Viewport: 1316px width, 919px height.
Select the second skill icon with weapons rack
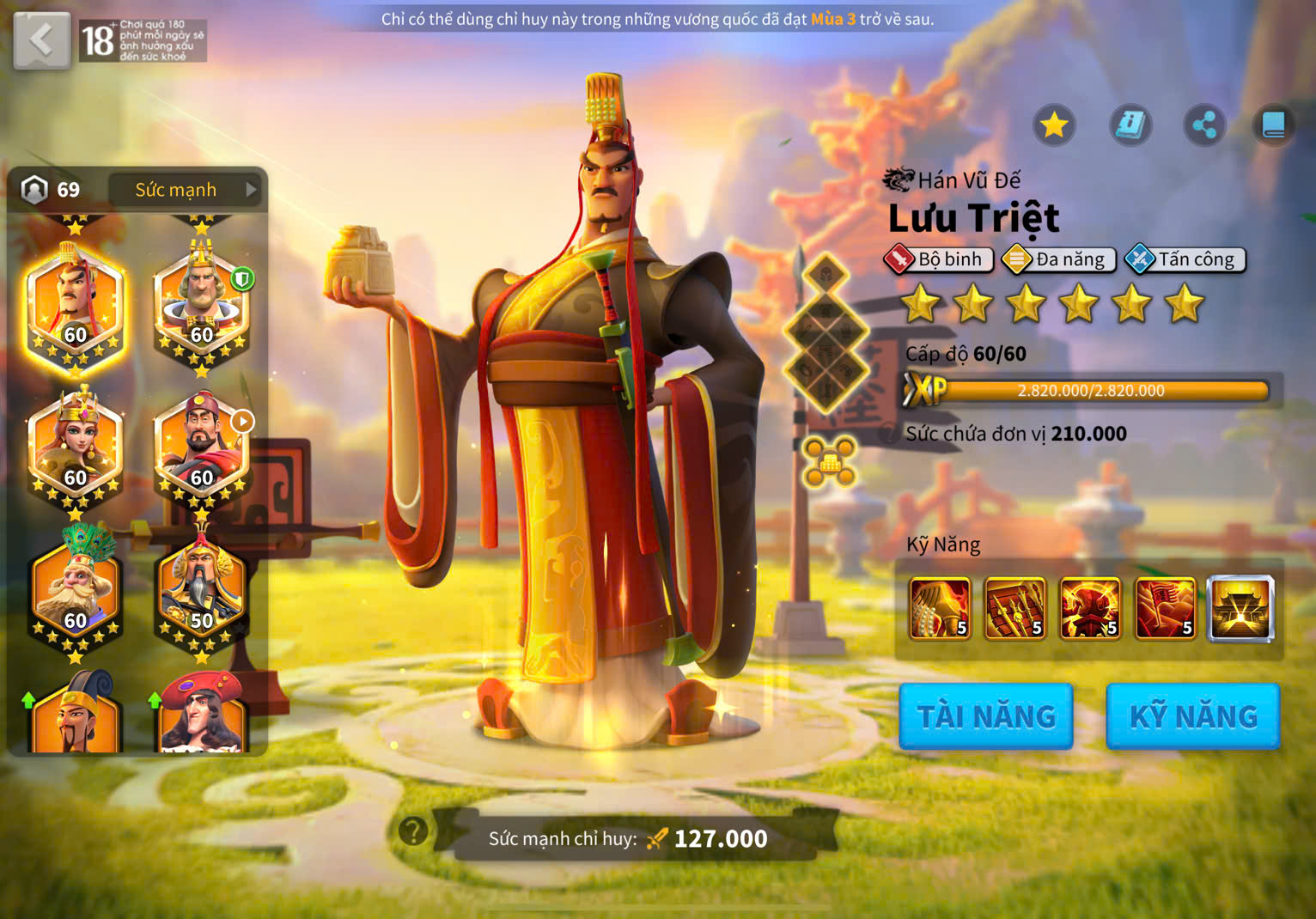coord(1014,609)
